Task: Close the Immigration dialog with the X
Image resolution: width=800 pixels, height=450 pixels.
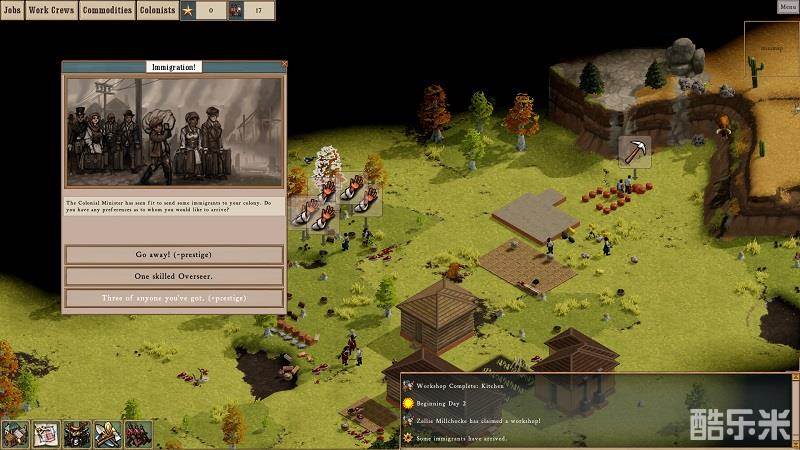Action: 284,65
